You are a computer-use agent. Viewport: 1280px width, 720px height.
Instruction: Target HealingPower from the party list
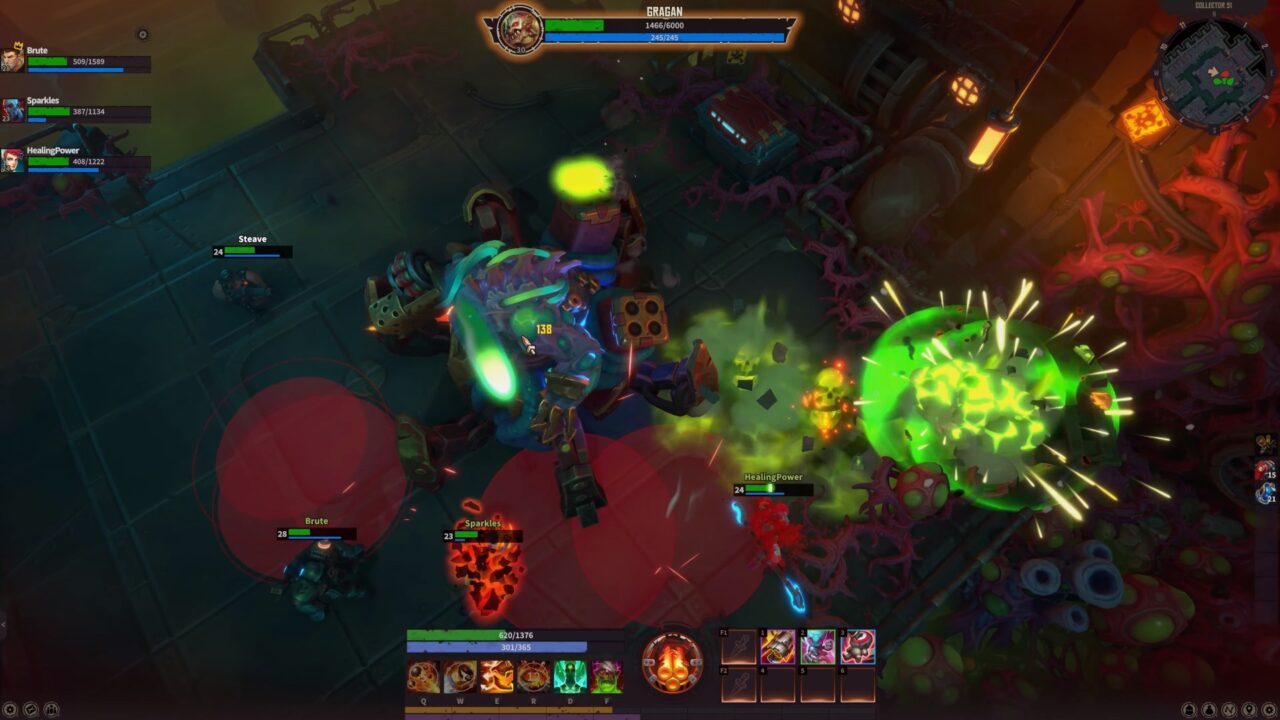[x=13, y=160]
